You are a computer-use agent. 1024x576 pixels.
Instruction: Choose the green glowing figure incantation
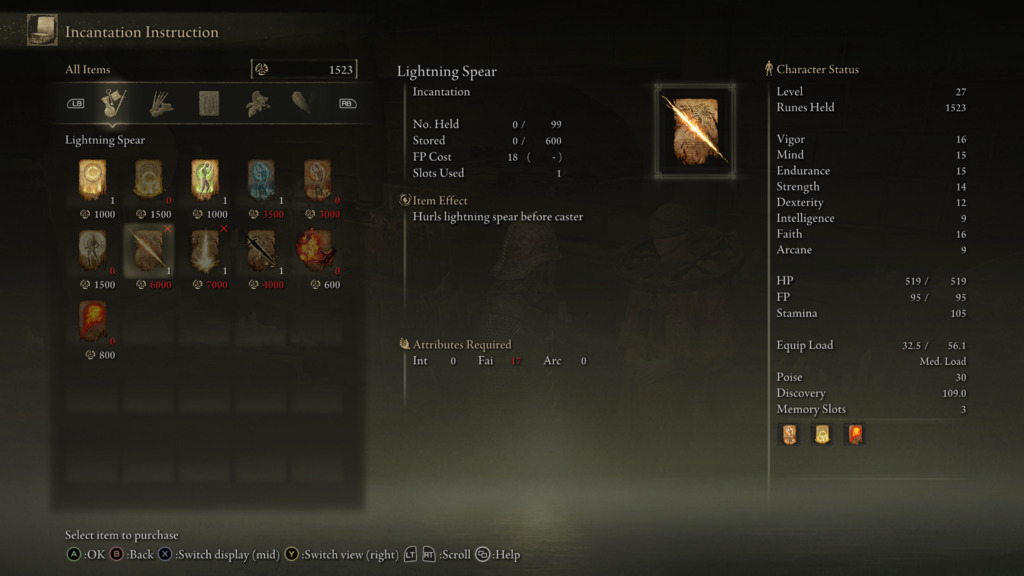tap(205, 179)
